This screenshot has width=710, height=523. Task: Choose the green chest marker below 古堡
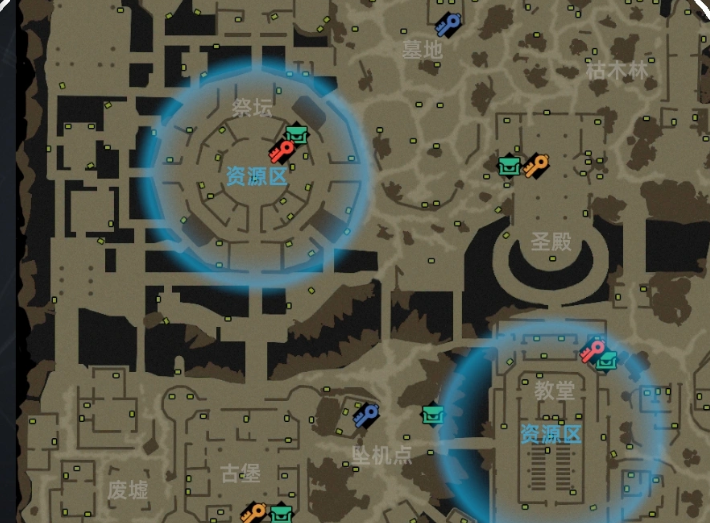[280, 514]
